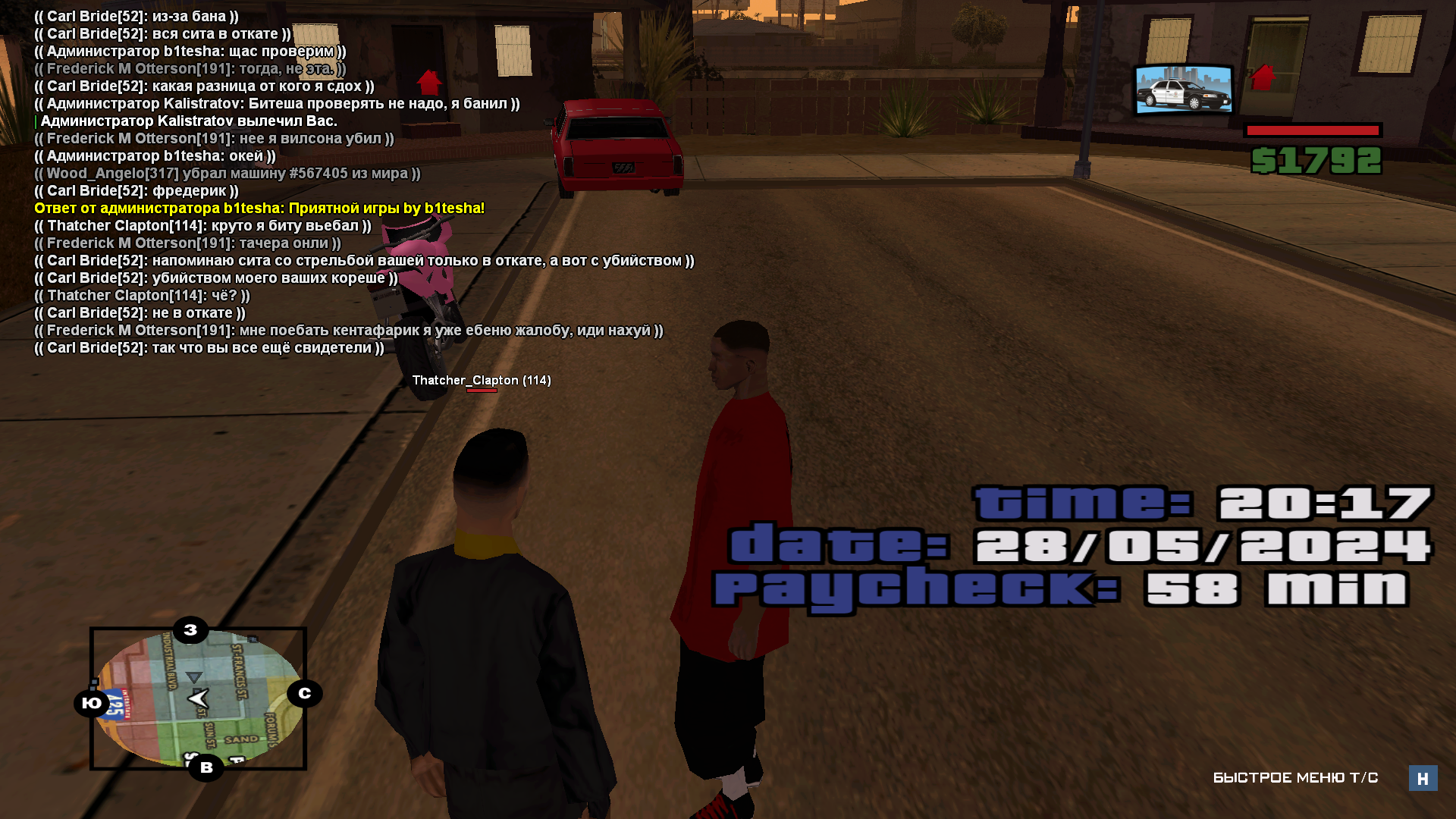Click the north marker on the minimap
Viewport: 1456px width, 819px height.
tap(304, 693)
